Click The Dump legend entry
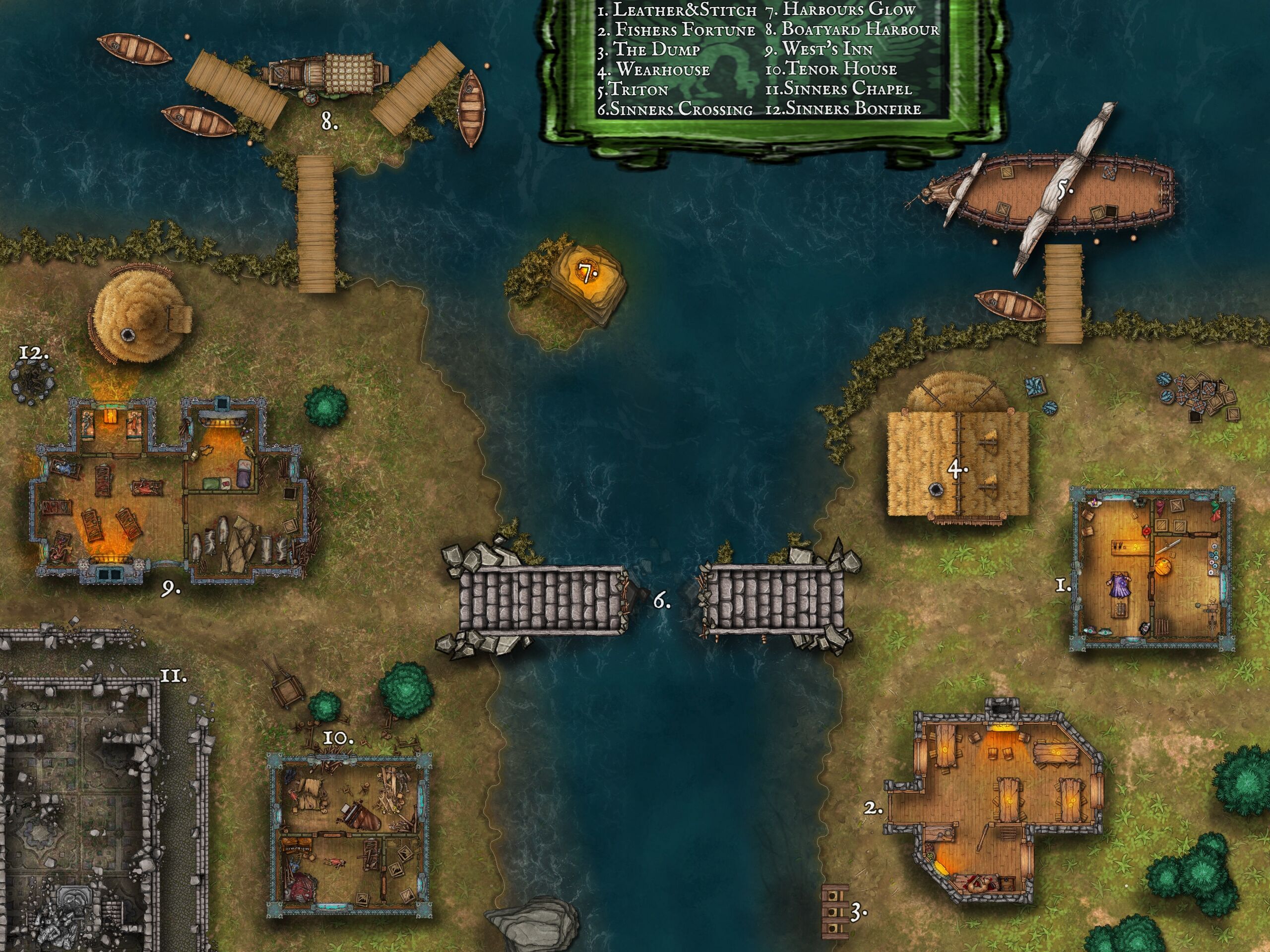 [649, 50]
